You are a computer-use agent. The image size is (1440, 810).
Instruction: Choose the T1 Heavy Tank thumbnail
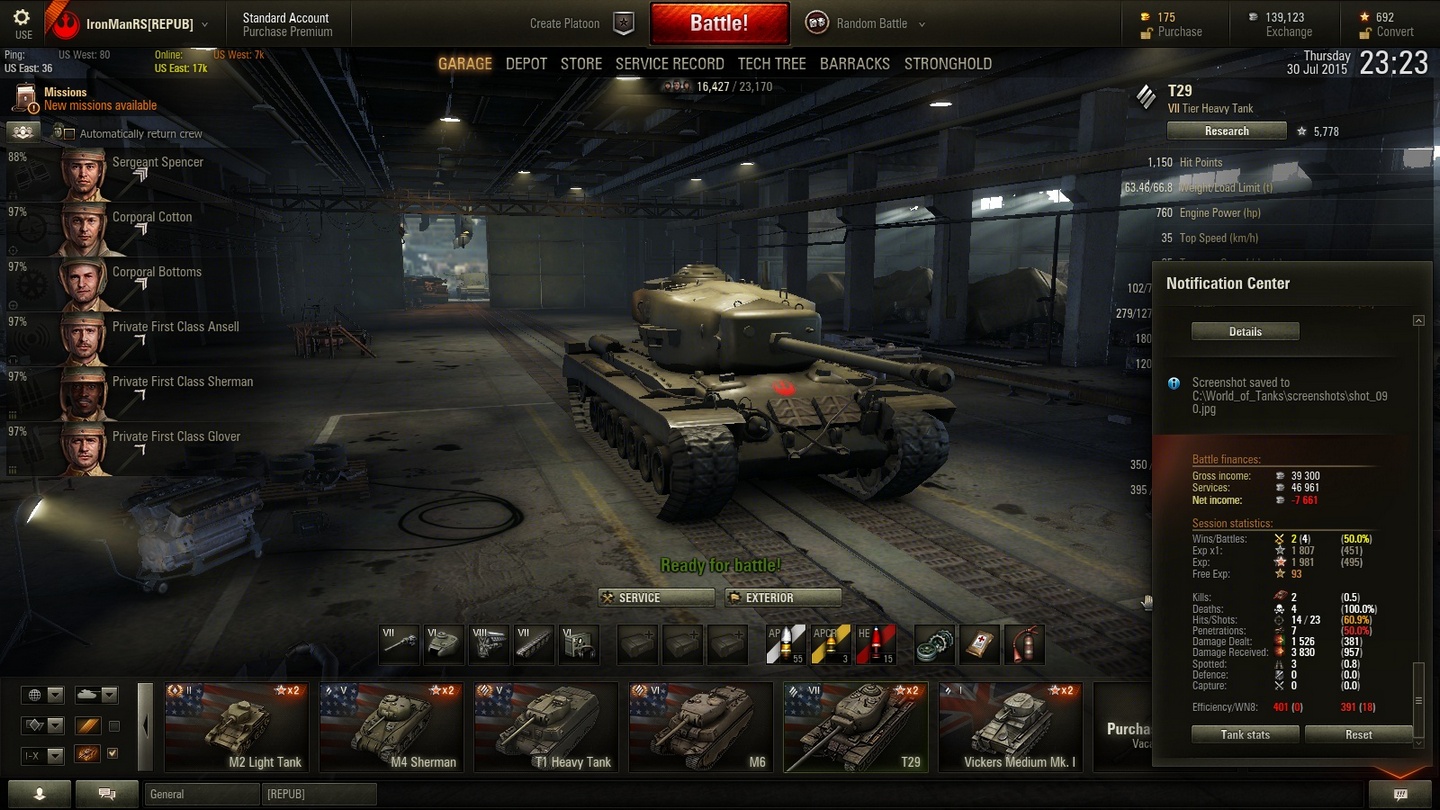[x=546, y=727]
